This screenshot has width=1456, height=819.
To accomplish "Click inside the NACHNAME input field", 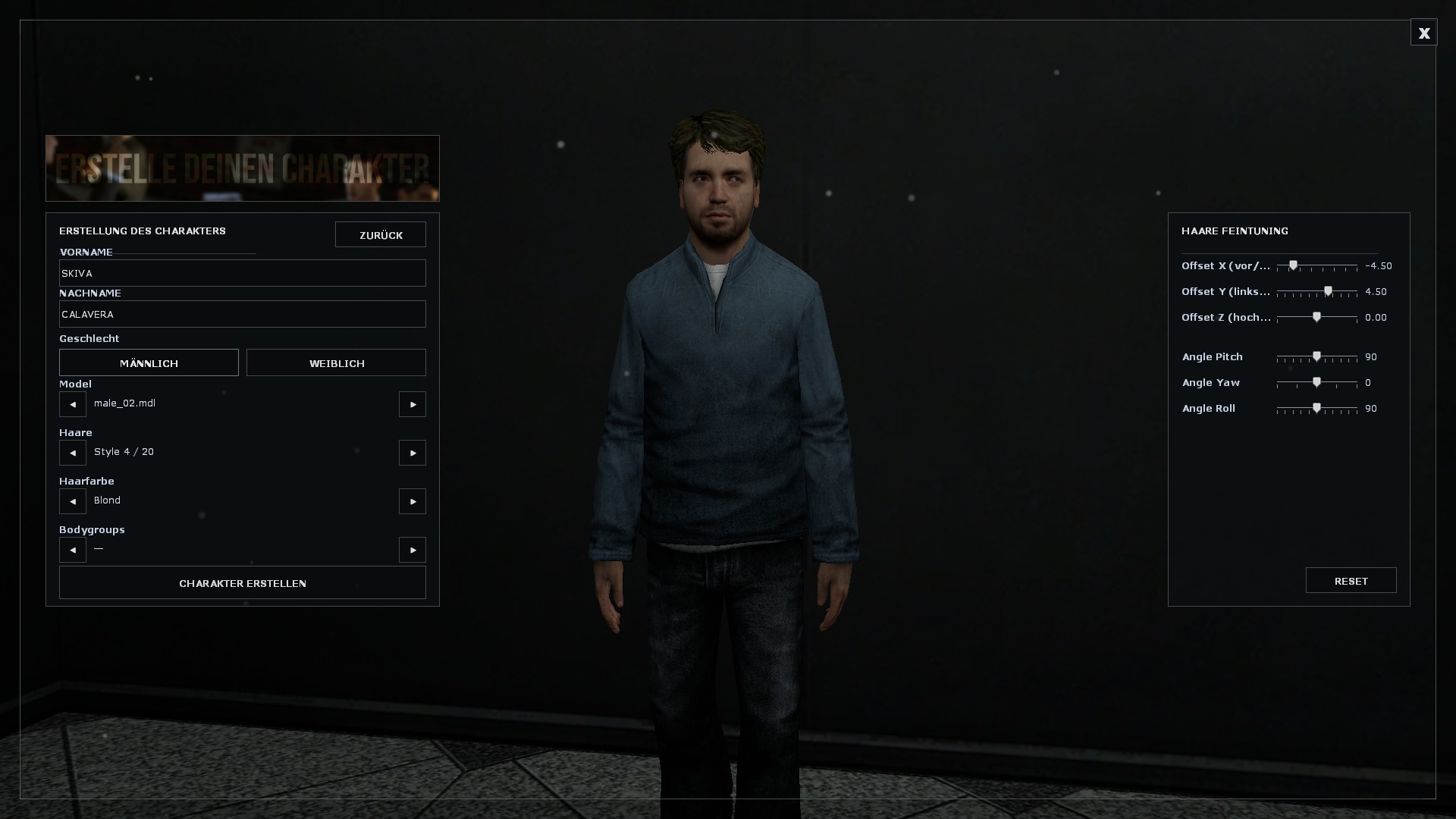I will 243,314.
